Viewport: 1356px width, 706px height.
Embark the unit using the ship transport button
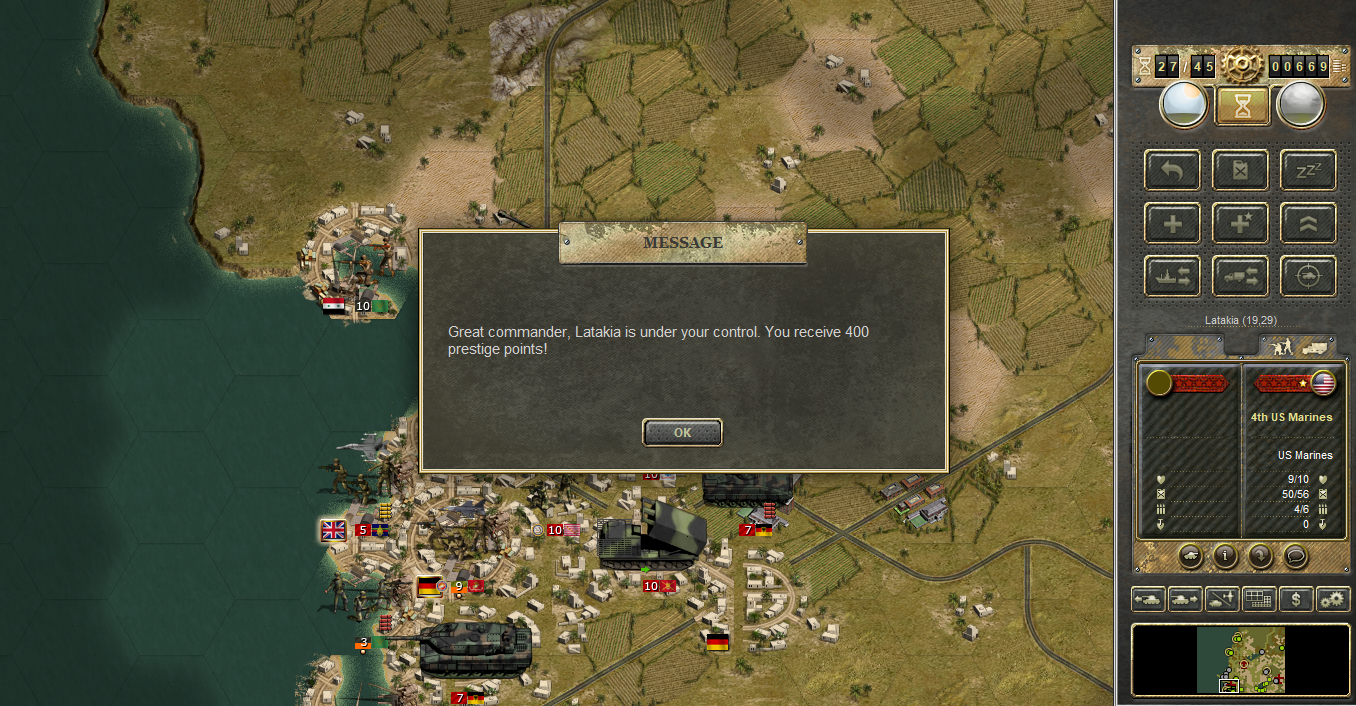1172,276
